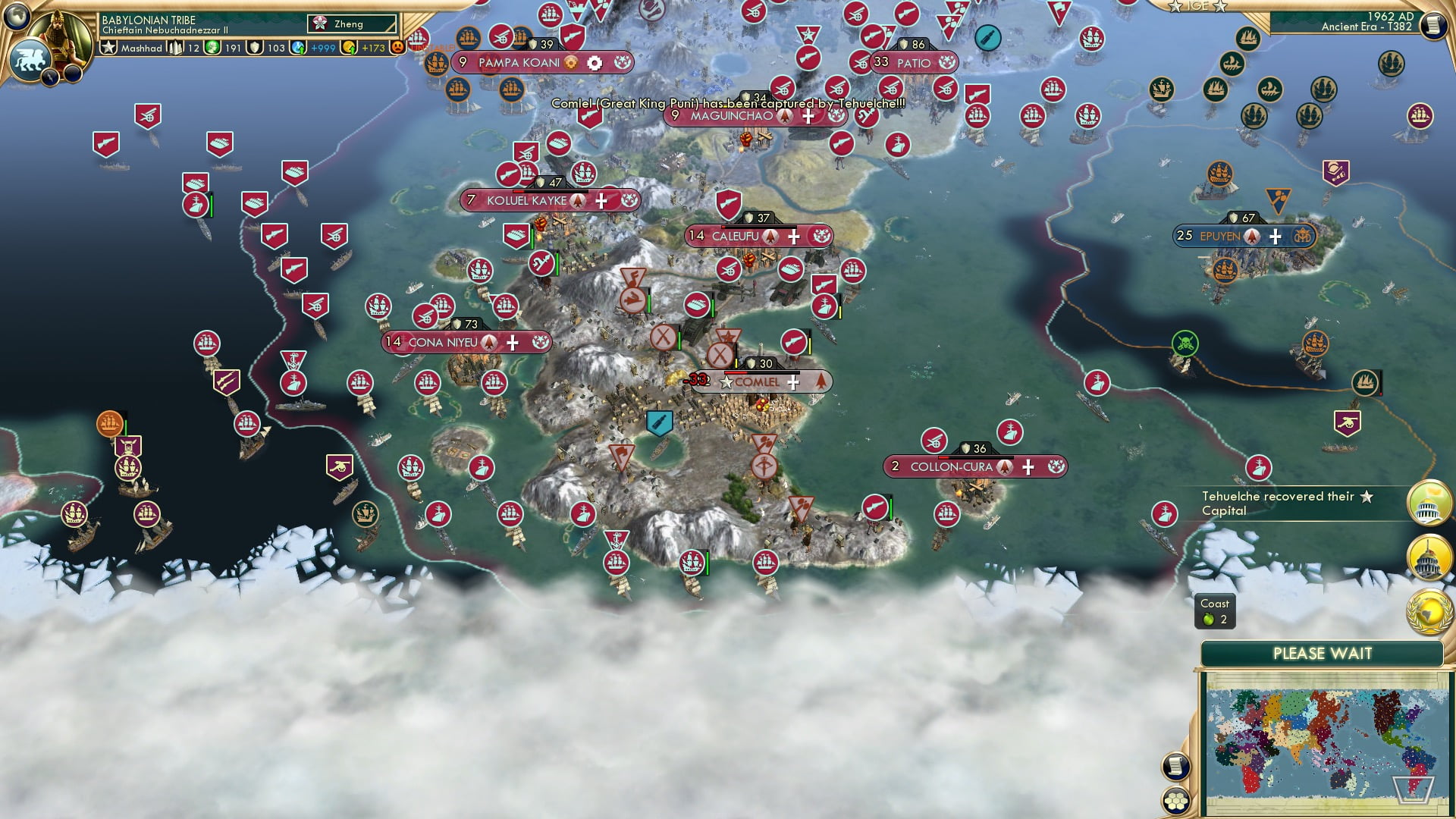
Task: Click the viewport rectangle inside the minimap
Action: pos(1415,791)
